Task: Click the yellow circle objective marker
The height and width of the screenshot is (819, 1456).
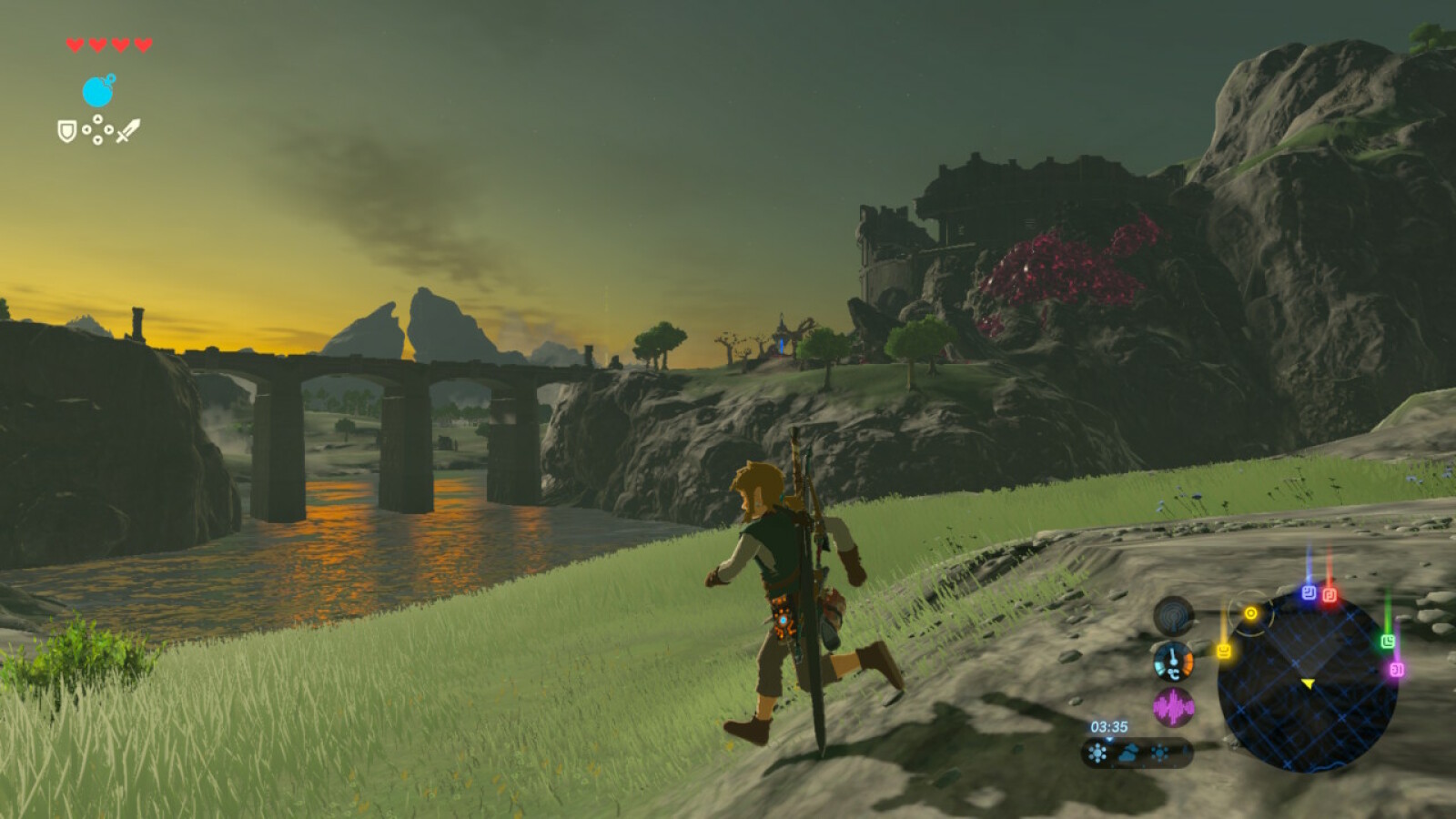Action: click(x=1250, y=613)
